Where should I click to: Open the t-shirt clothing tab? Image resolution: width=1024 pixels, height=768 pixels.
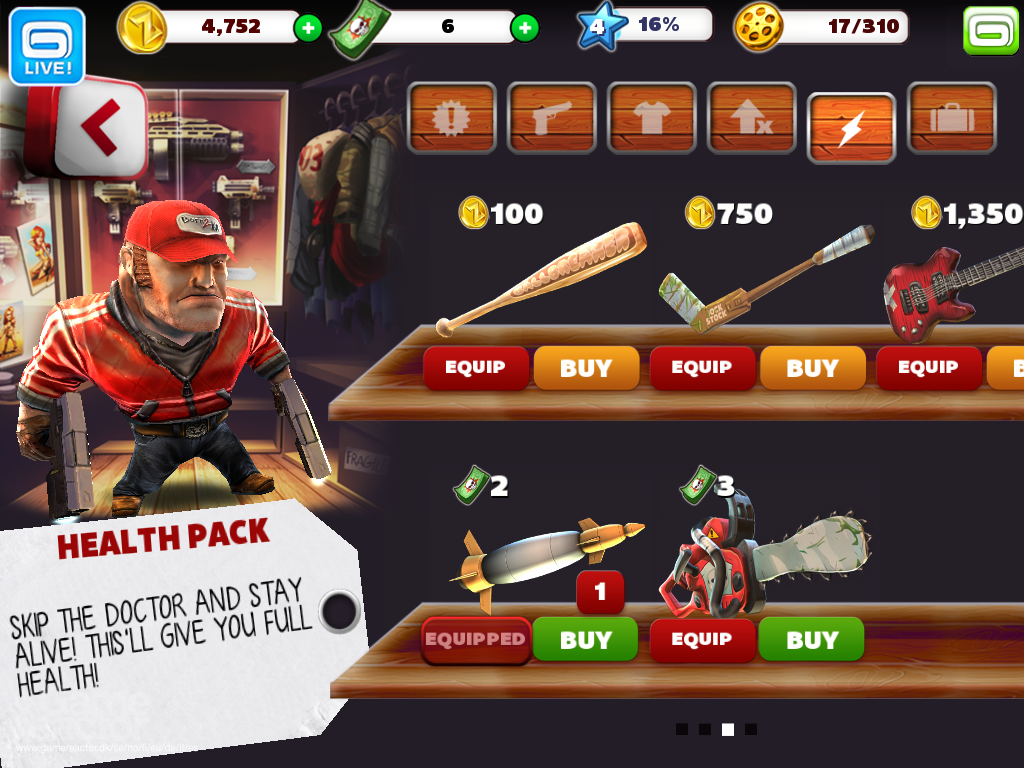[652, 118]
